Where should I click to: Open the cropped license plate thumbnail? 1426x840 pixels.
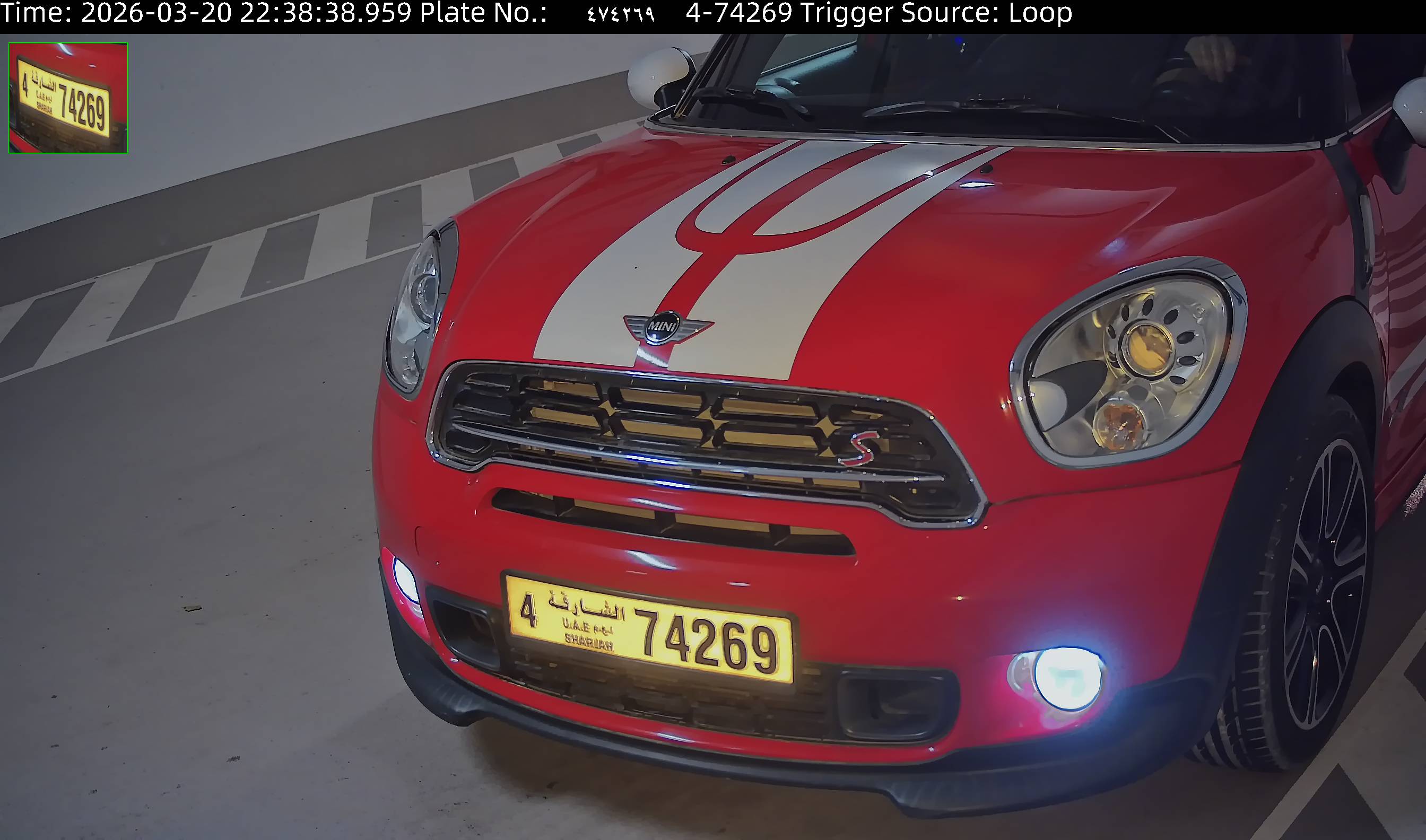click(x=68, y=98)
